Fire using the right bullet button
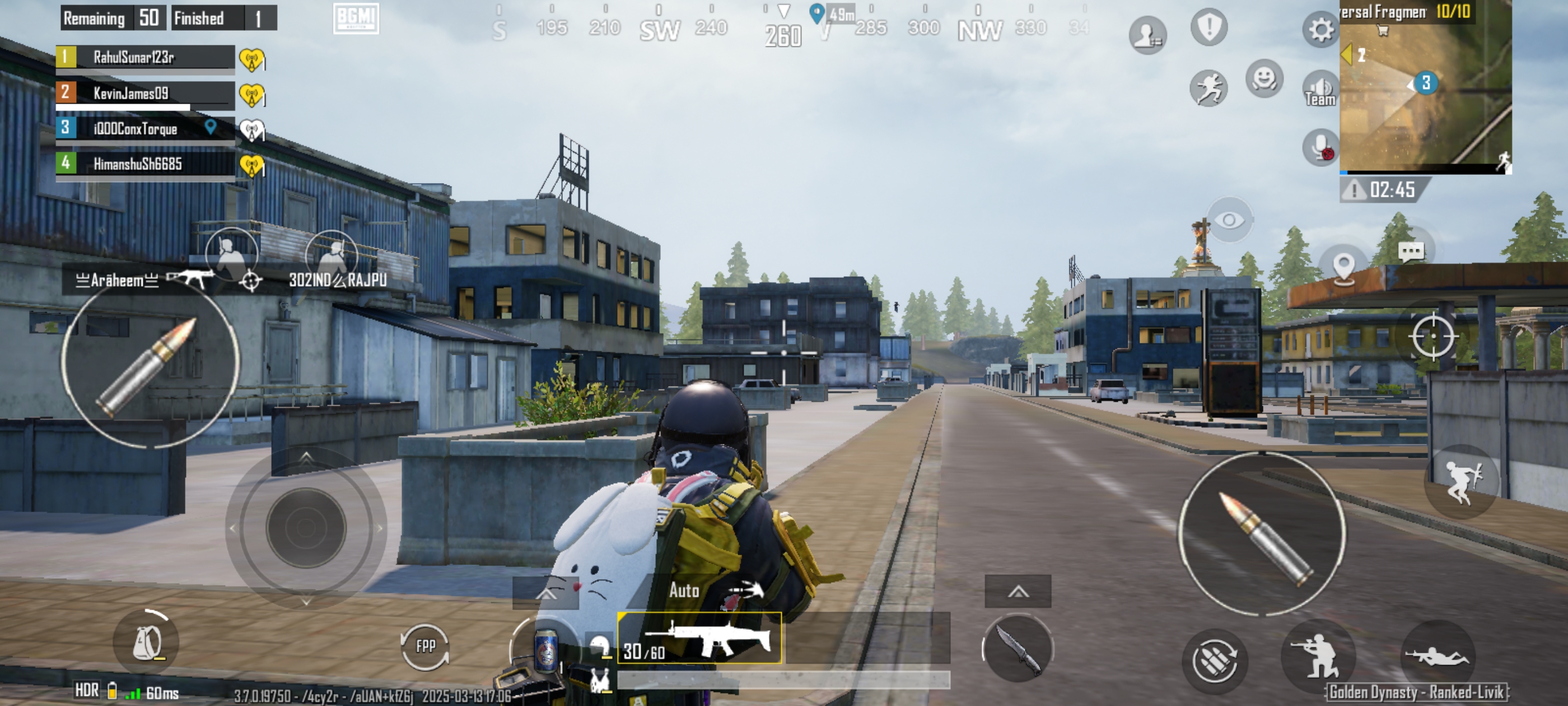 tap(1262, 534)
